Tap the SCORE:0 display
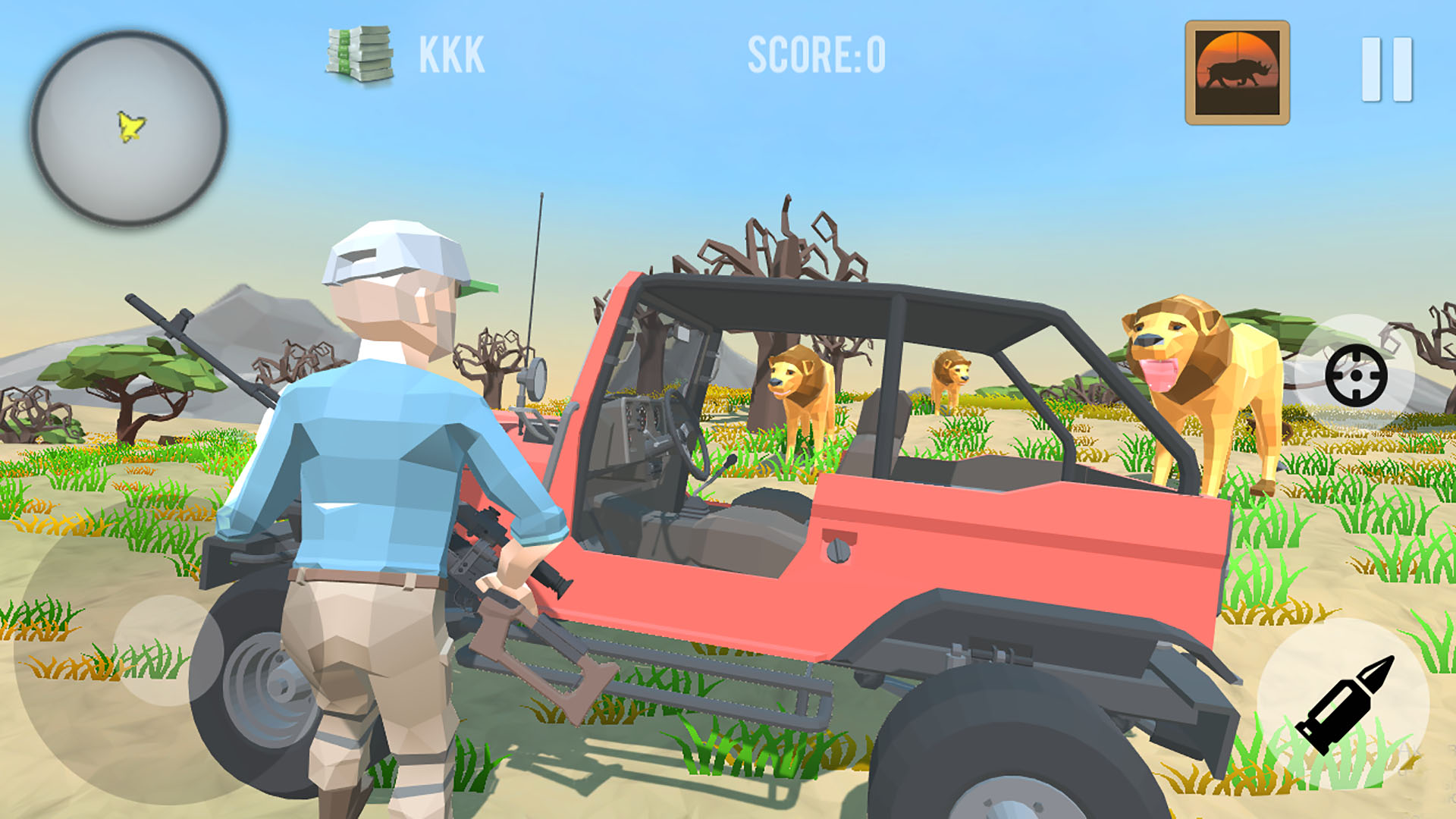Viewport: 1456px width, 819px height. tap(815, 53)
